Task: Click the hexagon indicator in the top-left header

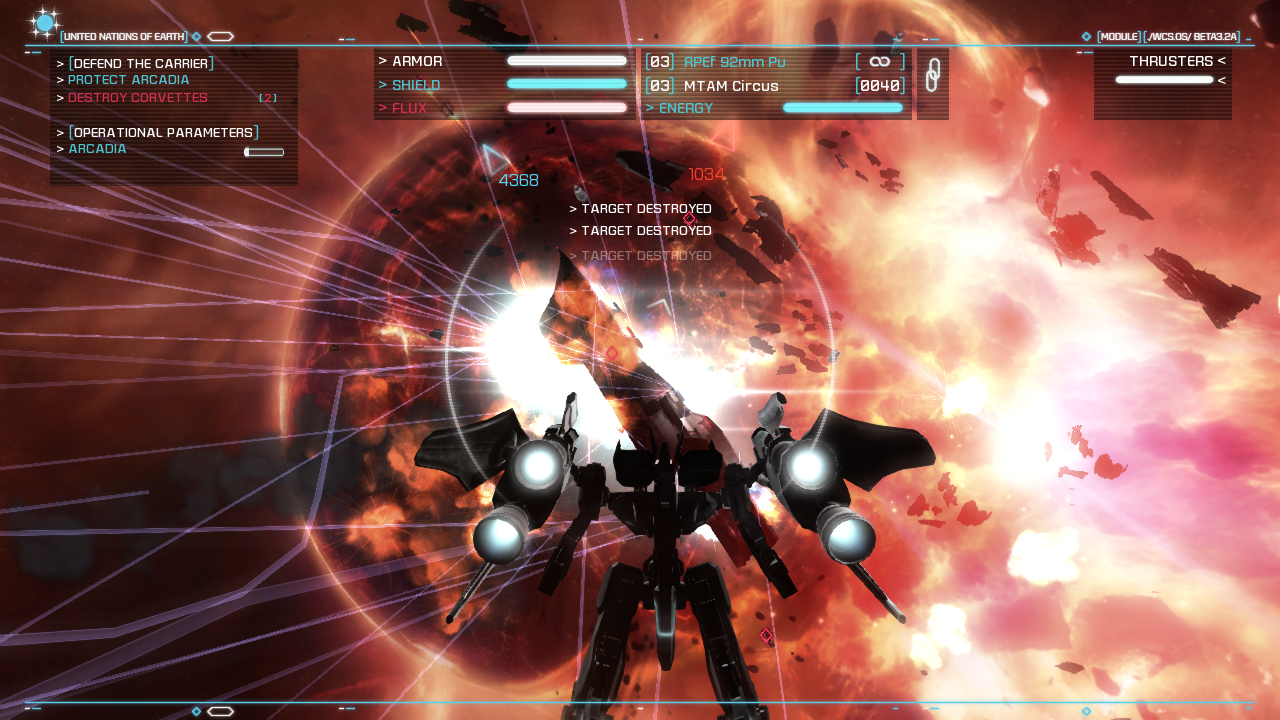Action: pyautogui.click(x=220, y=35)
